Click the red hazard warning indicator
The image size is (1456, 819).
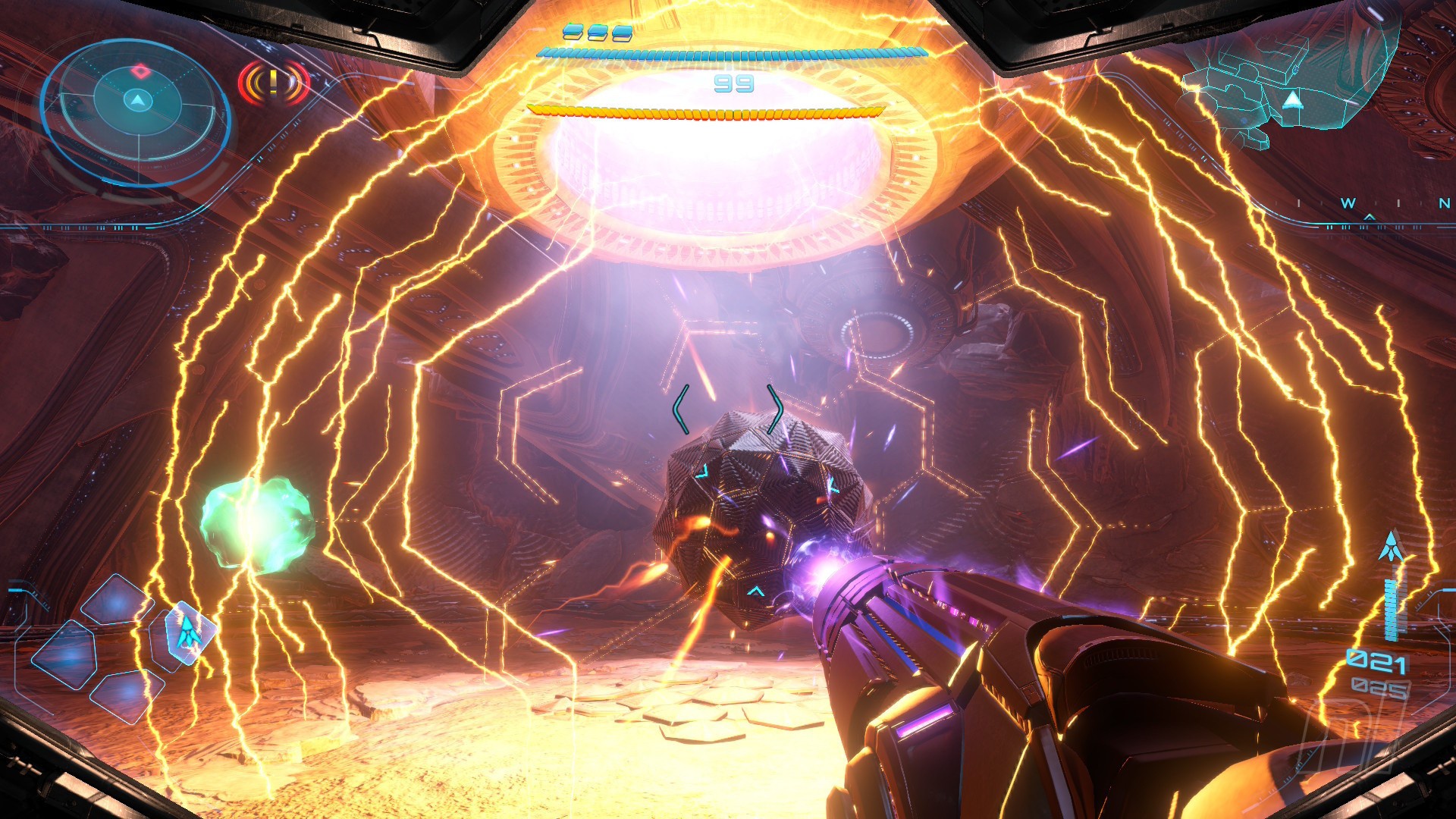pyautogui.click(x=274, y=82)
